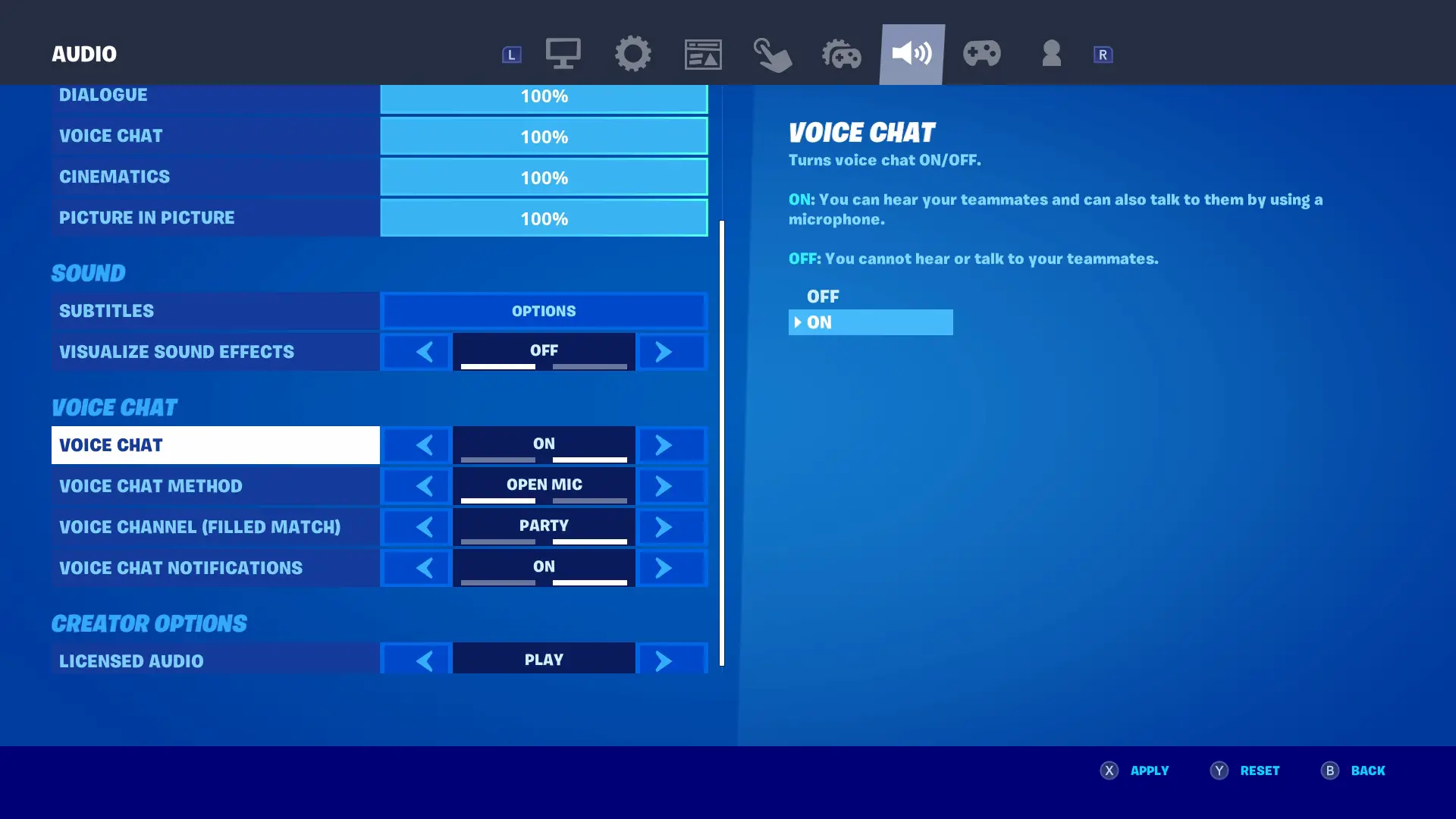The height and width of the screenshot is (819, 1456).
Task: Open the HUD settings icon
Action: pos(703,53)
